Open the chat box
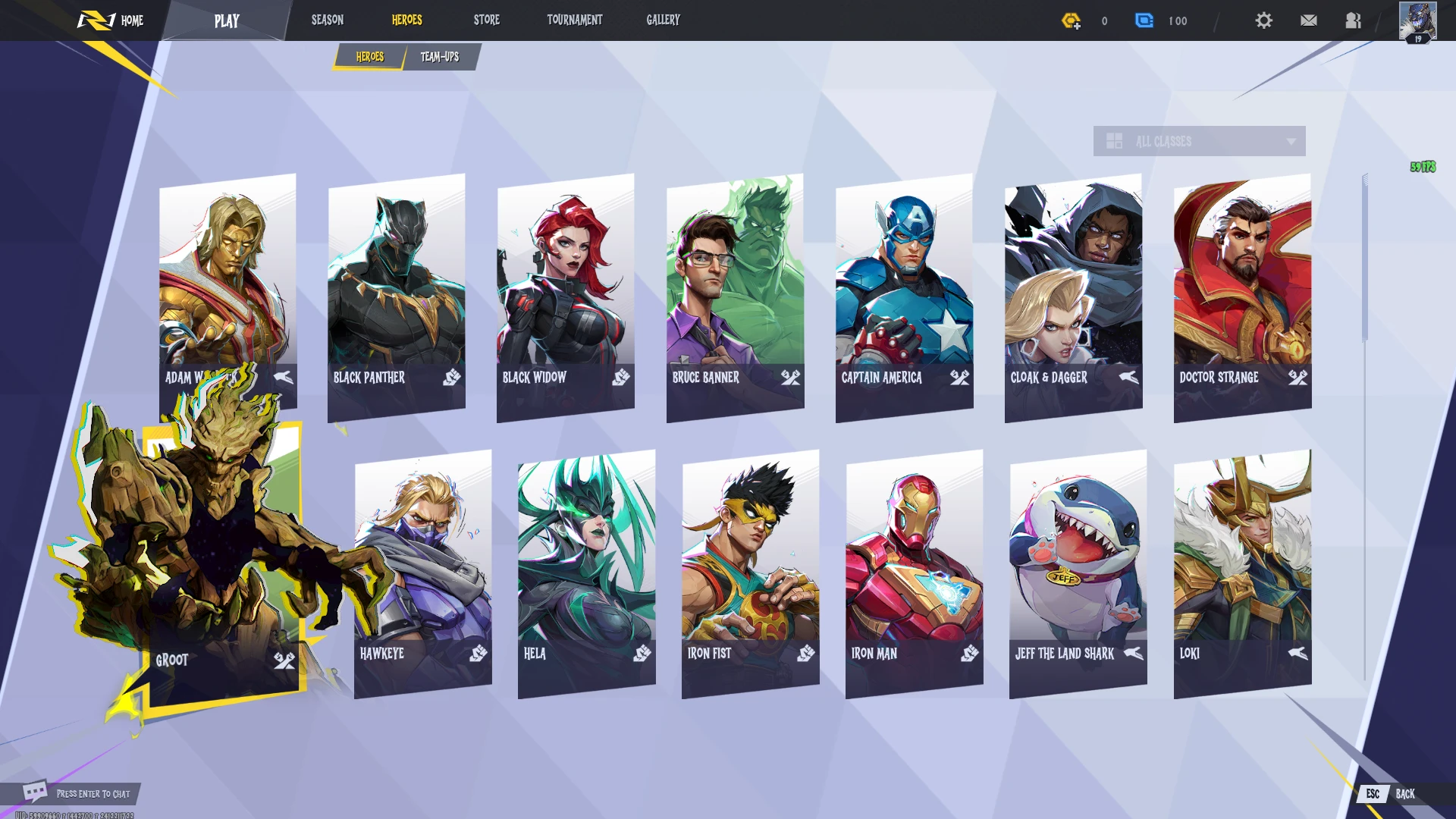This screenshot has width=1456, height=819. coord(76,793)
